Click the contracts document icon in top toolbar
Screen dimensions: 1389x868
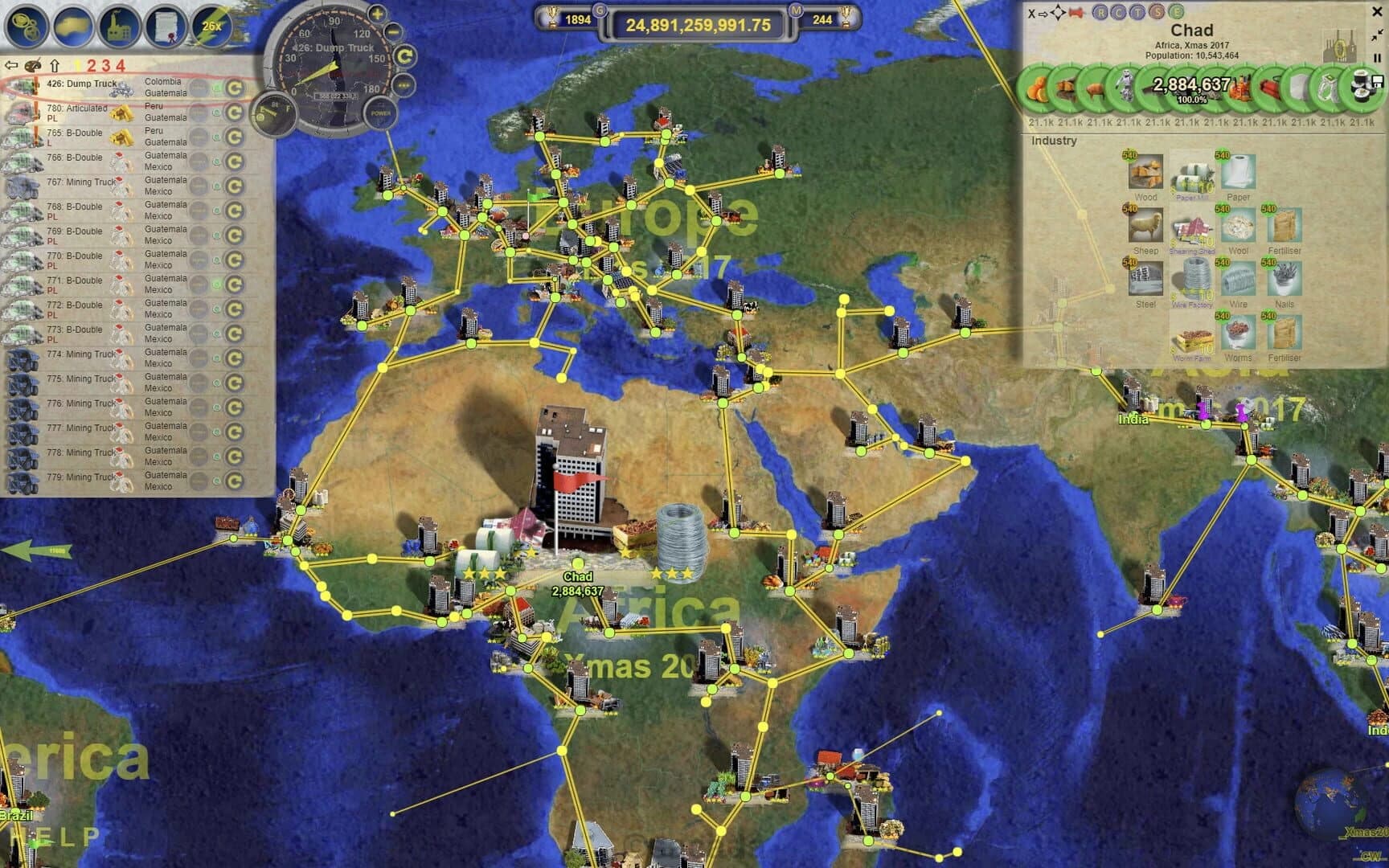click(x=166, y=26)
